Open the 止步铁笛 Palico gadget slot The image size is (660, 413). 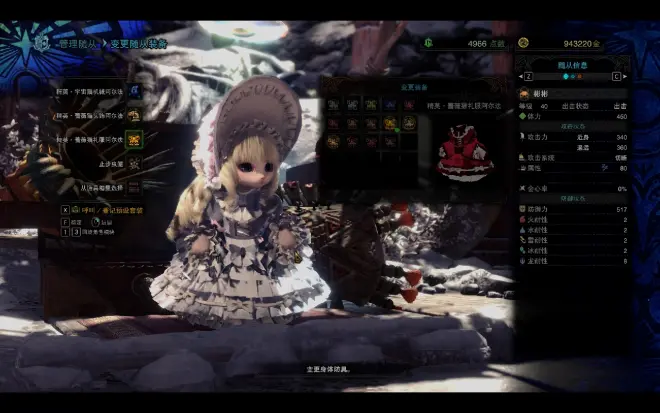pyautogui.click(x=133, y=162)
